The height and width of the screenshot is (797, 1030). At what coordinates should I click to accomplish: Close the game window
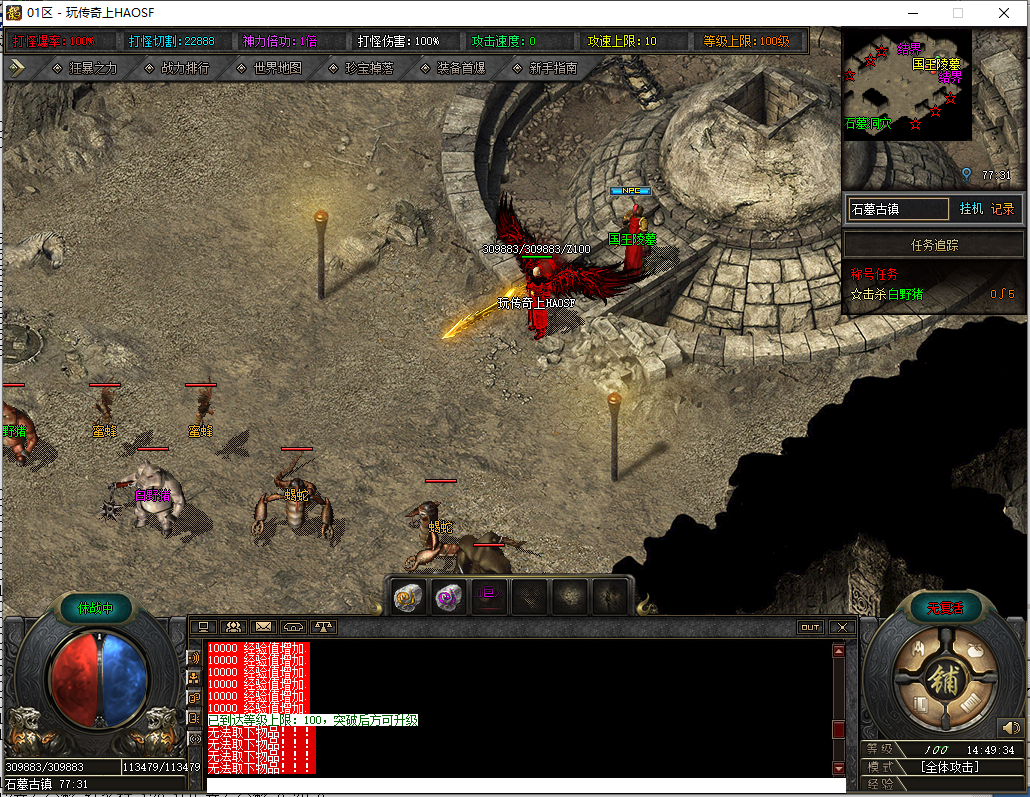coord(1004,13)
